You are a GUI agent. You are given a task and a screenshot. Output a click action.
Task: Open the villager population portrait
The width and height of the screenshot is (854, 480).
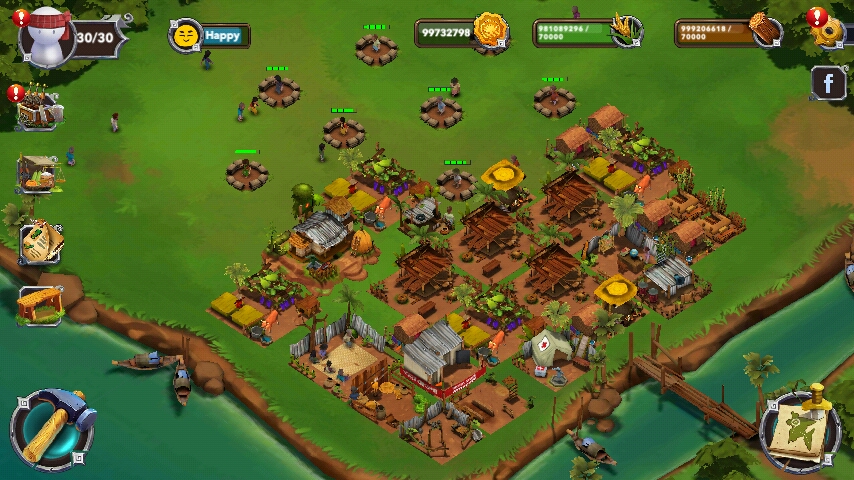point(48,35)
